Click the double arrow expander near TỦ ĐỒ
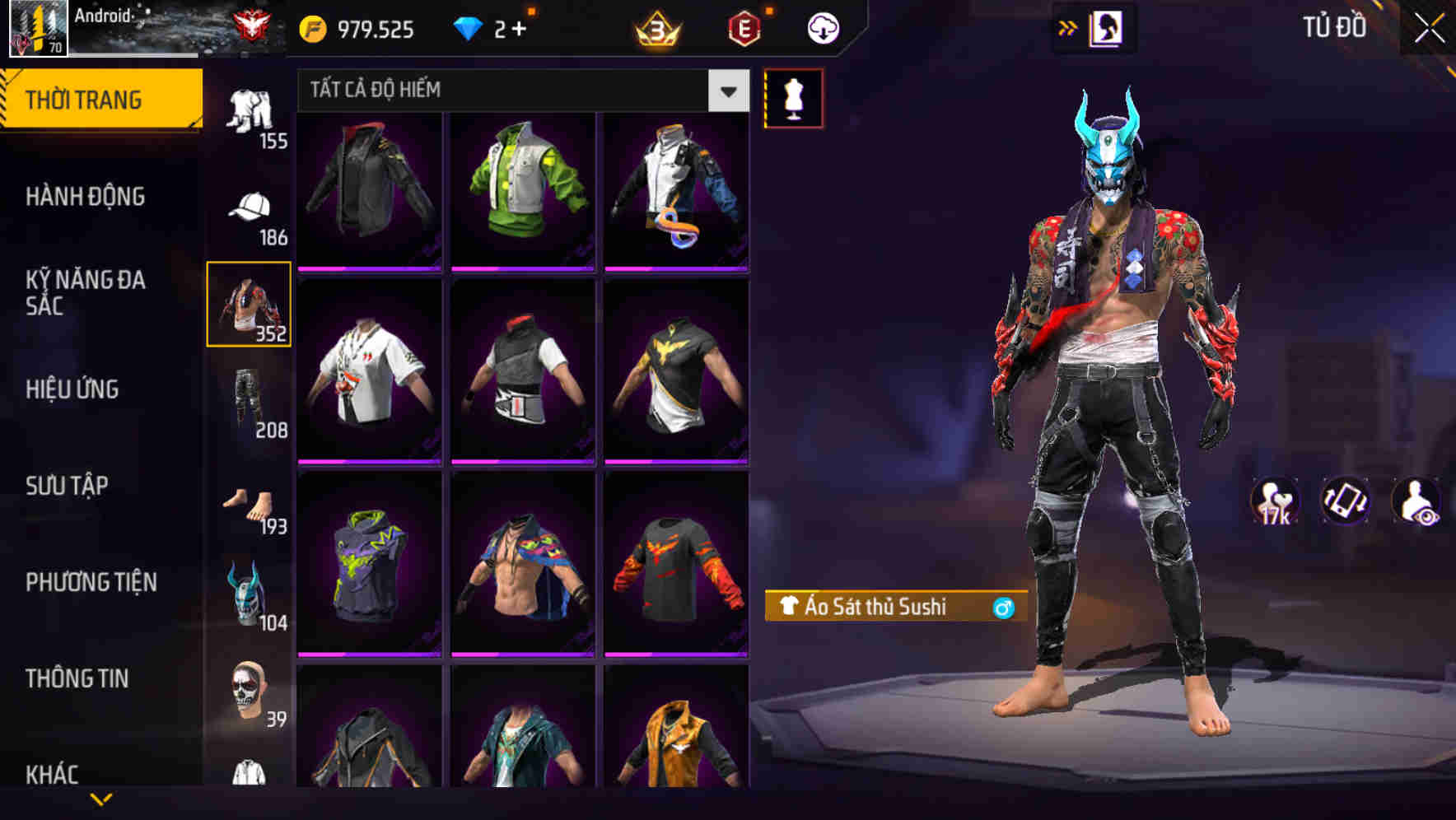This screenshot has width=1456, height=820. 1068,27
